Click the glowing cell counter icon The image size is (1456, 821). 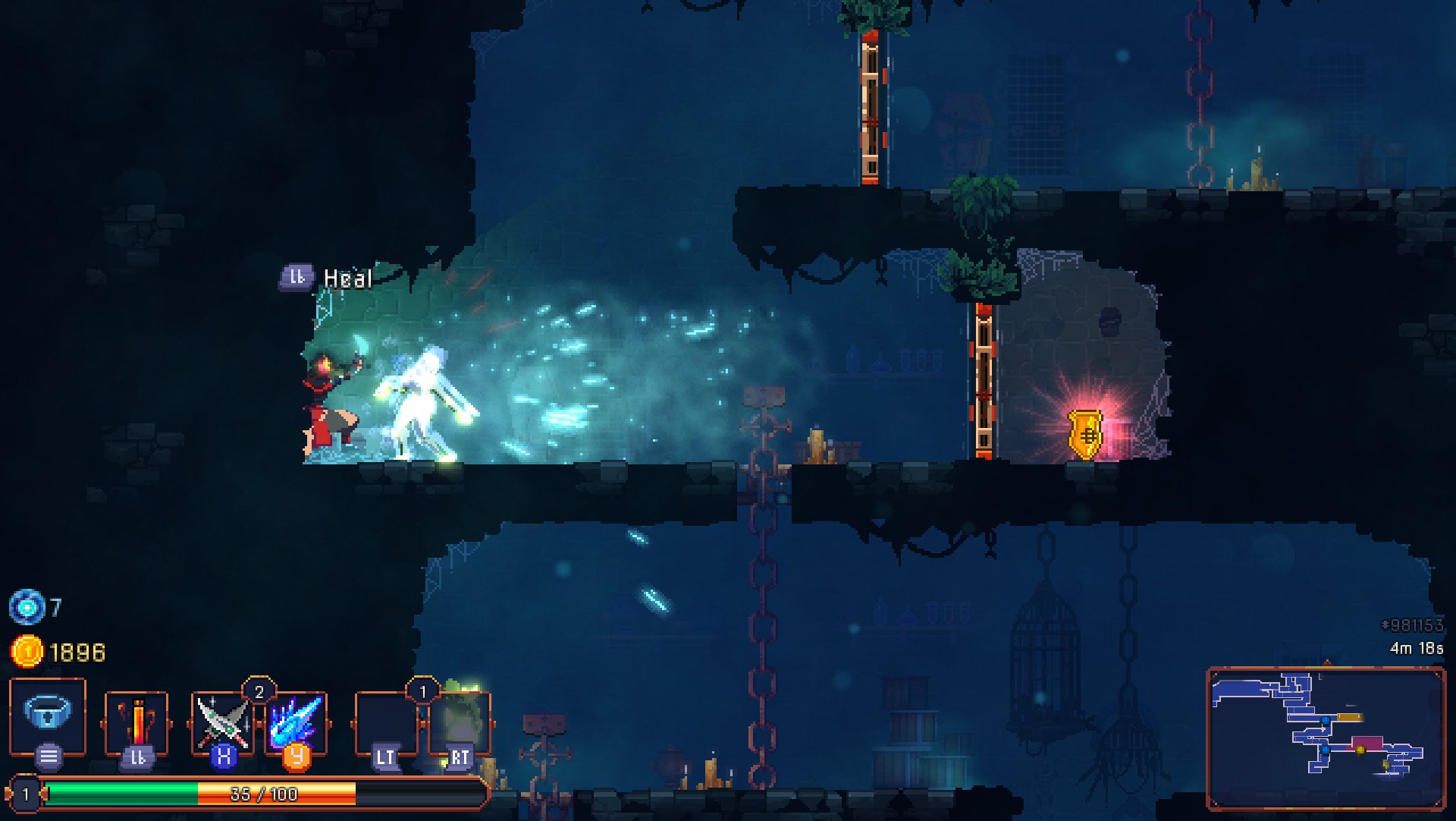[28, 606]
